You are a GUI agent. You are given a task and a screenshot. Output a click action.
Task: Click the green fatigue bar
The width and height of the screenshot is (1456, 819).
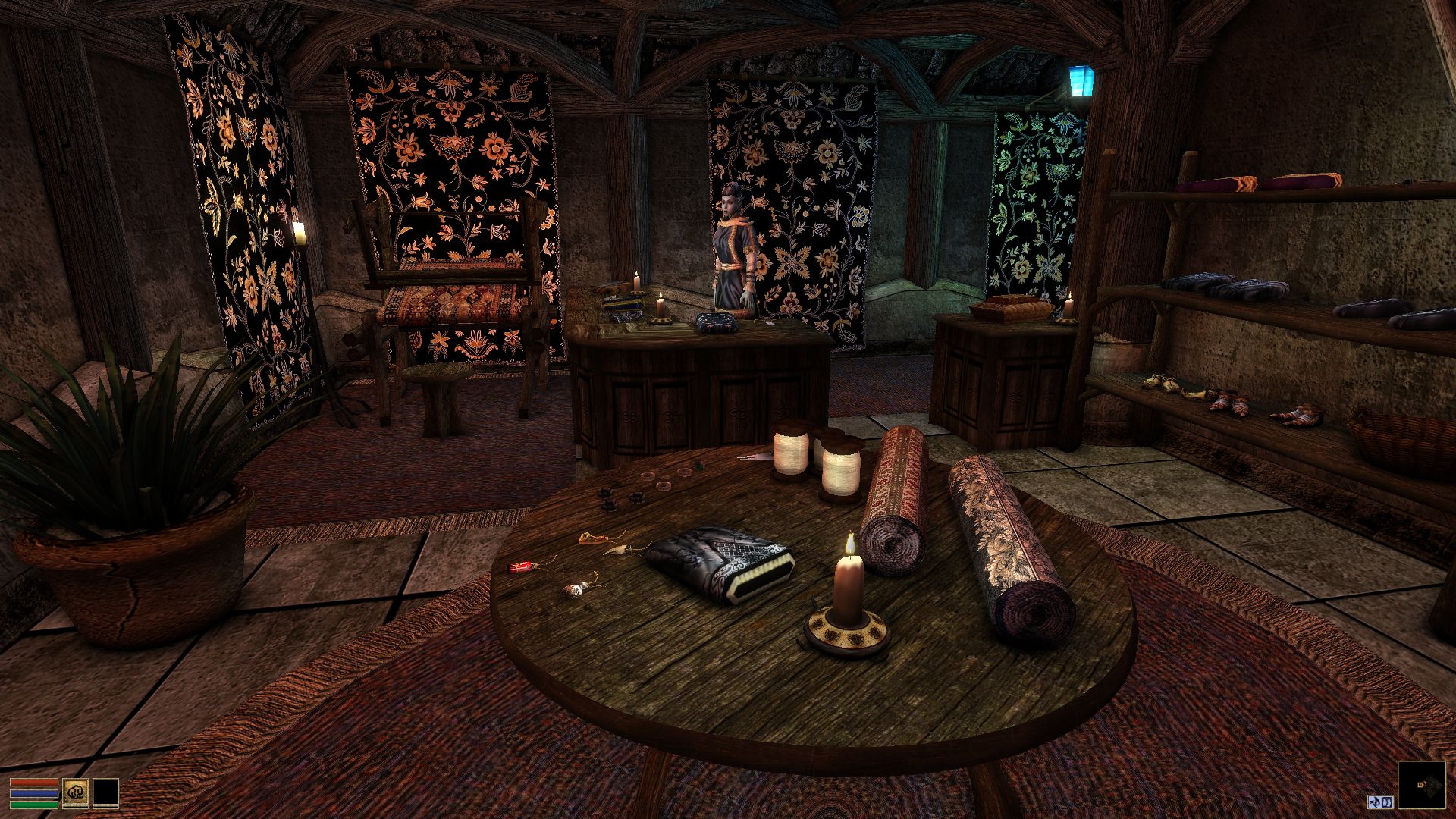34,805
